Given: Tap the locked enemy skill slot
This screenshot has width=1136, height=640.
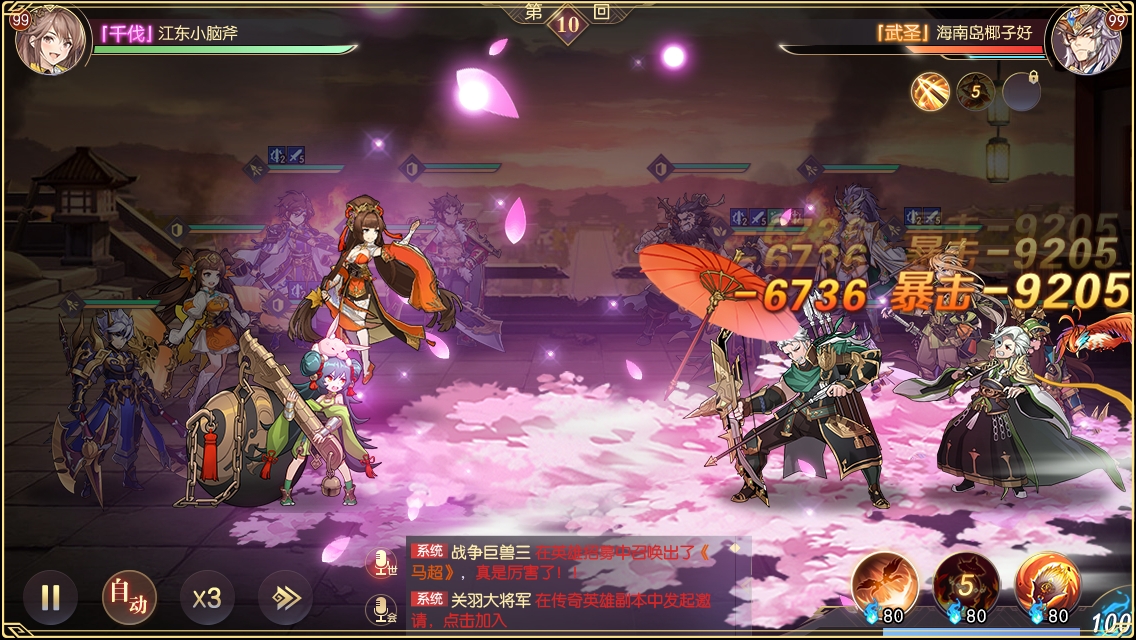Looking at the screenshot, I should [1021, 92].
